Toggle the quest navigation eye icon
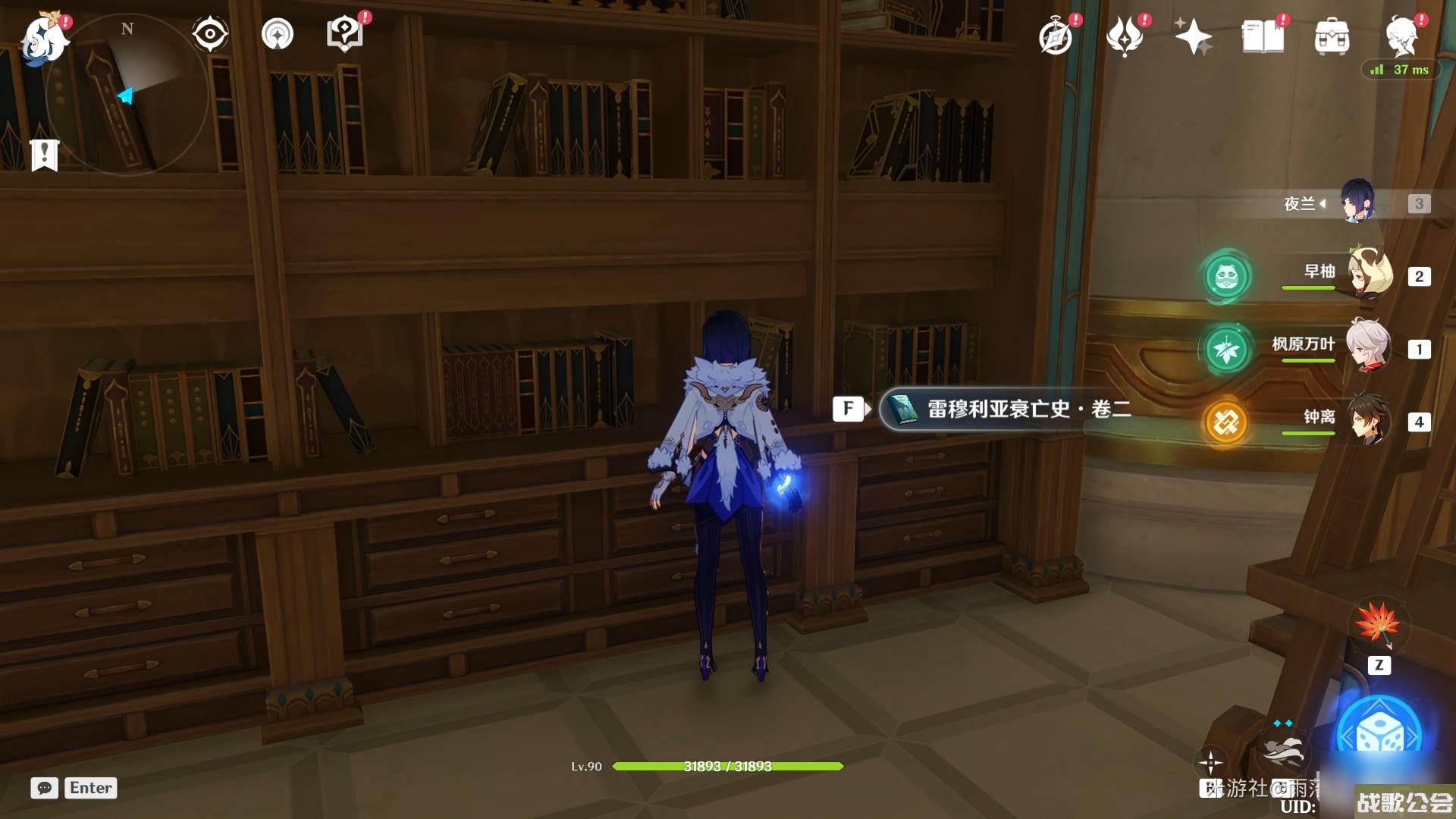Viewport: 1456px width, 819px height. tap(210, 34)
